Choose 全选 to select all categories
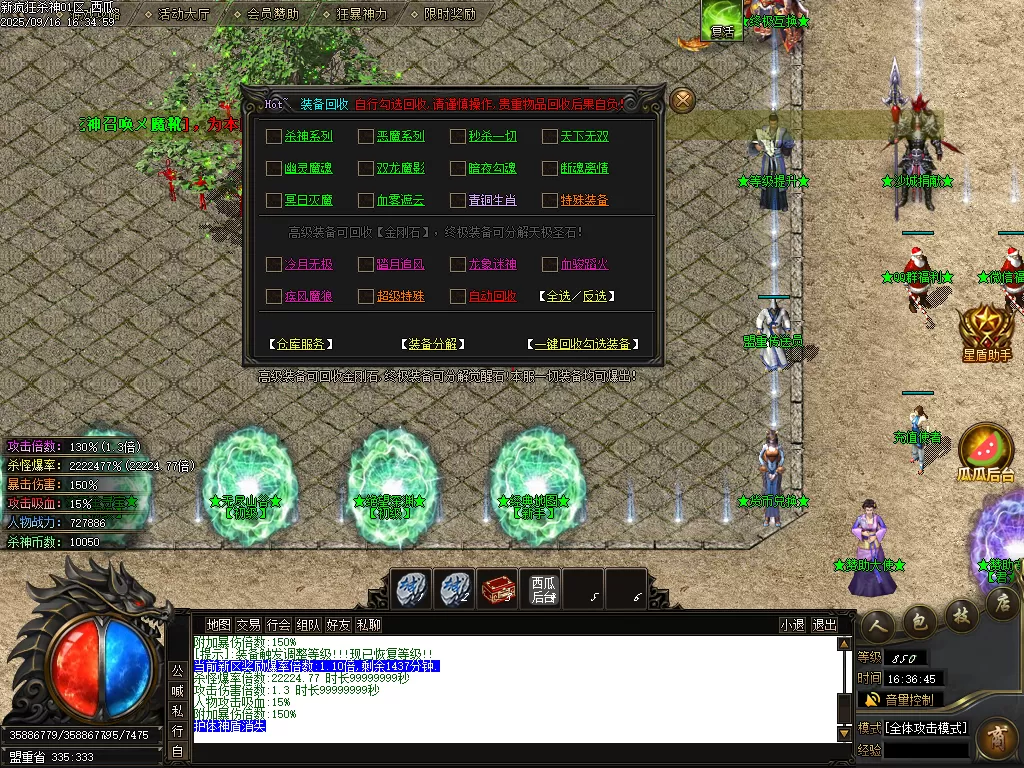The width and height of the screenshot is (1024, 768). pyautogui.click(x=557, y=297)
